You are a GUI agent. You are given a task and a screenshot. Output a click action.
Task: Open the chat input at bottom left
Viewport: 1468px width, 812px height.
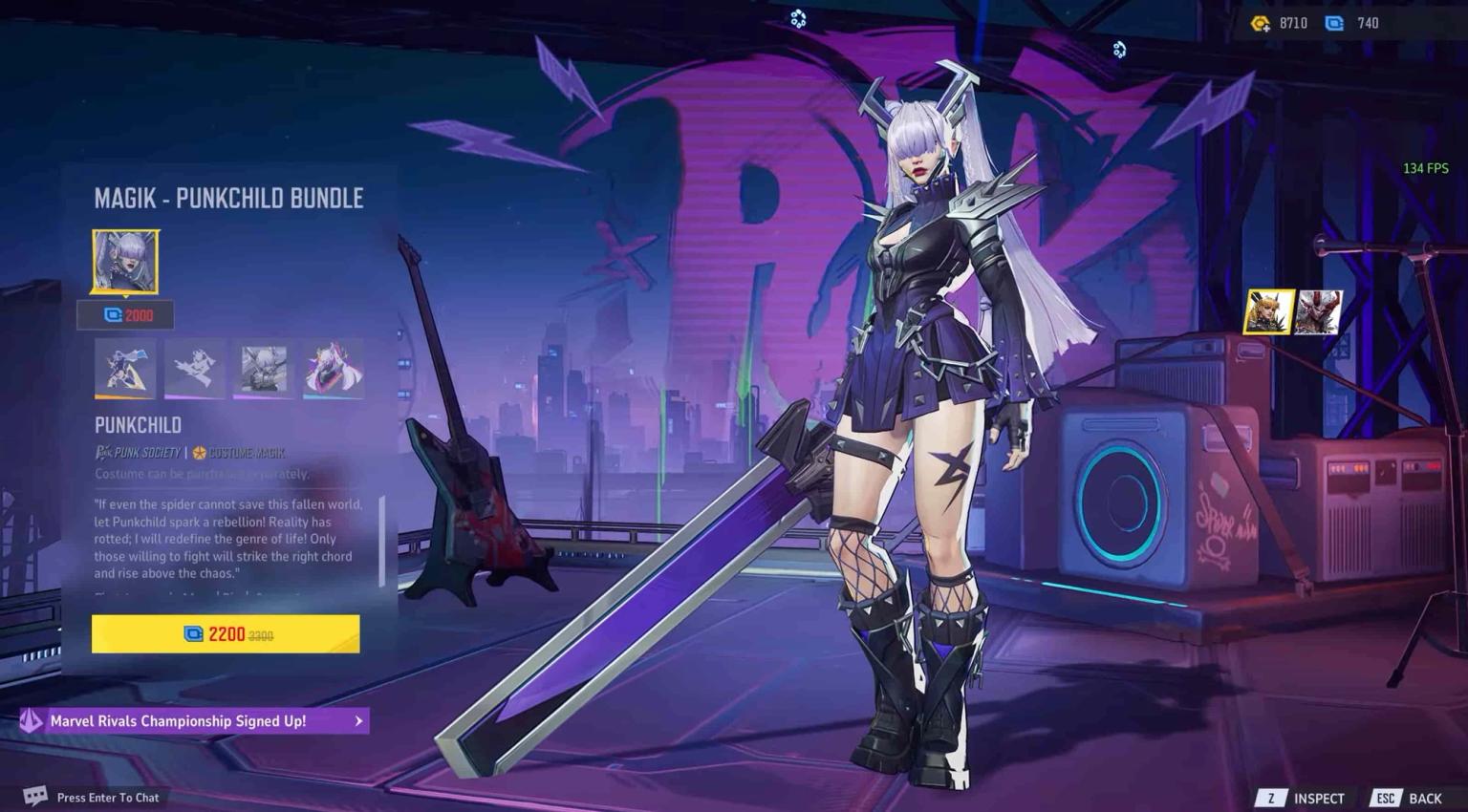107,797
